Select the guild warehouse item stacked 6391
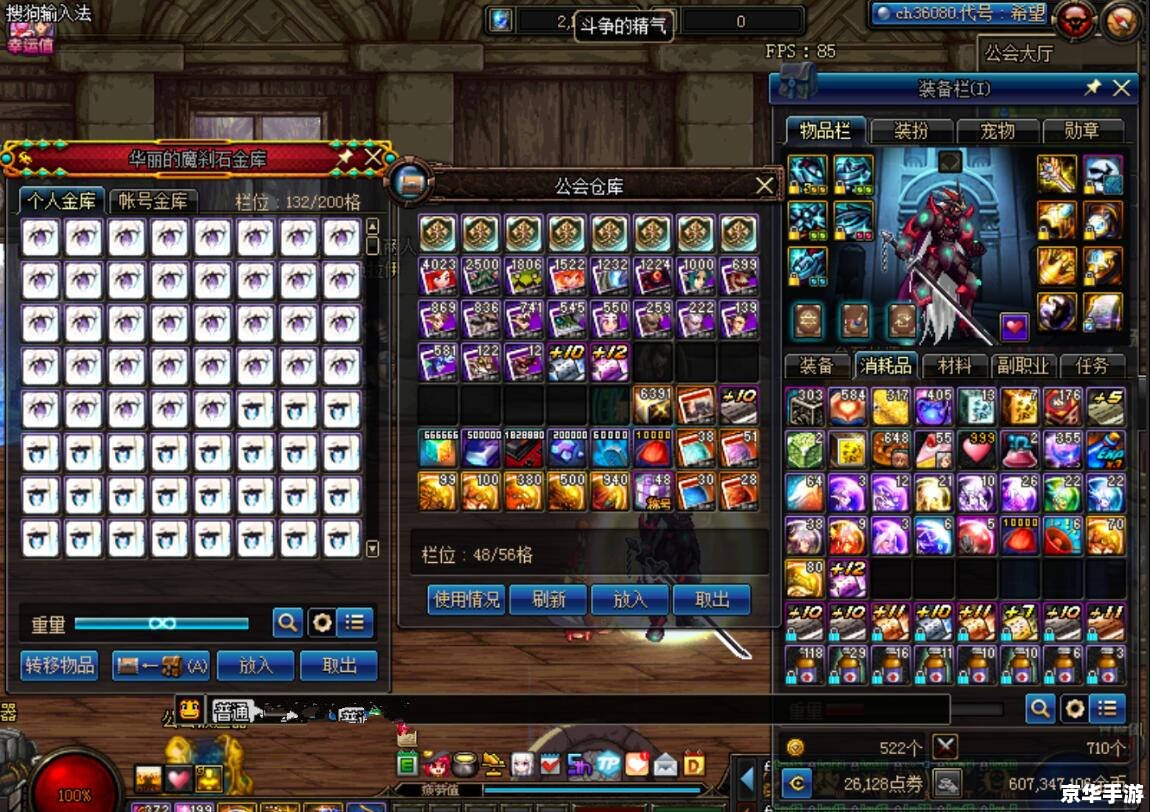Viewport: 1150px width, 812px height. (x=652, y=405)
